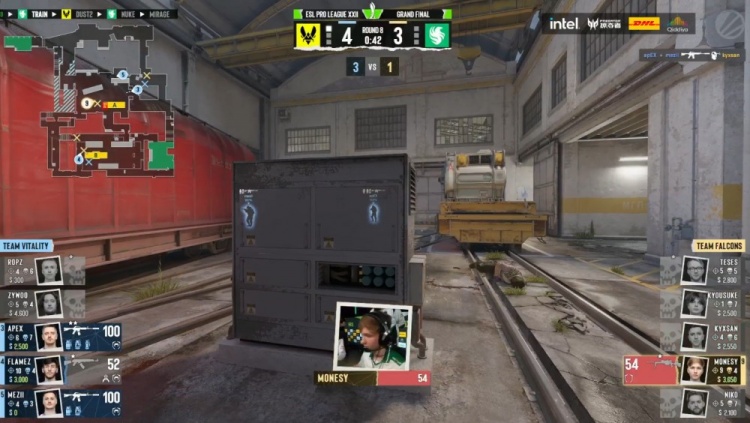Select ropz's player row
The width and height of the screenshot is (750, 423).
(45, 270)
